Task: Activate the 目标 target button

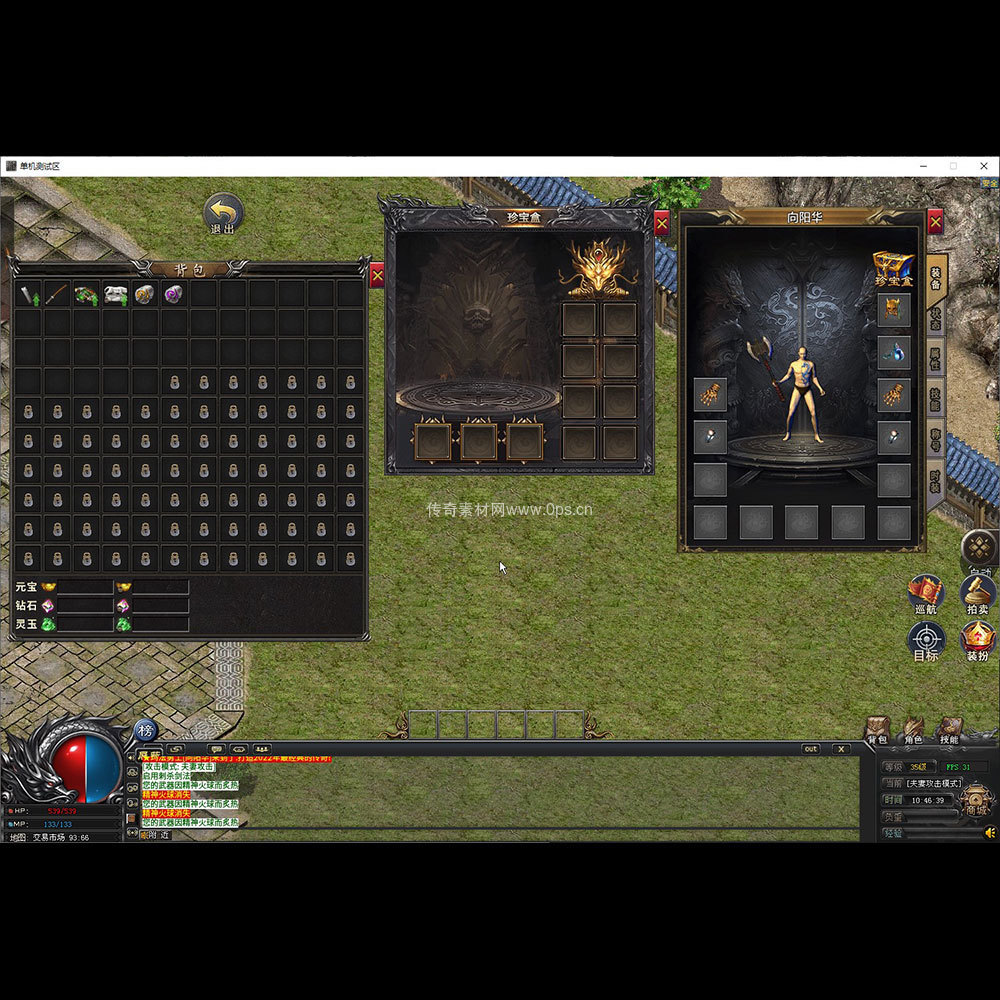Action: click(926, 640)
